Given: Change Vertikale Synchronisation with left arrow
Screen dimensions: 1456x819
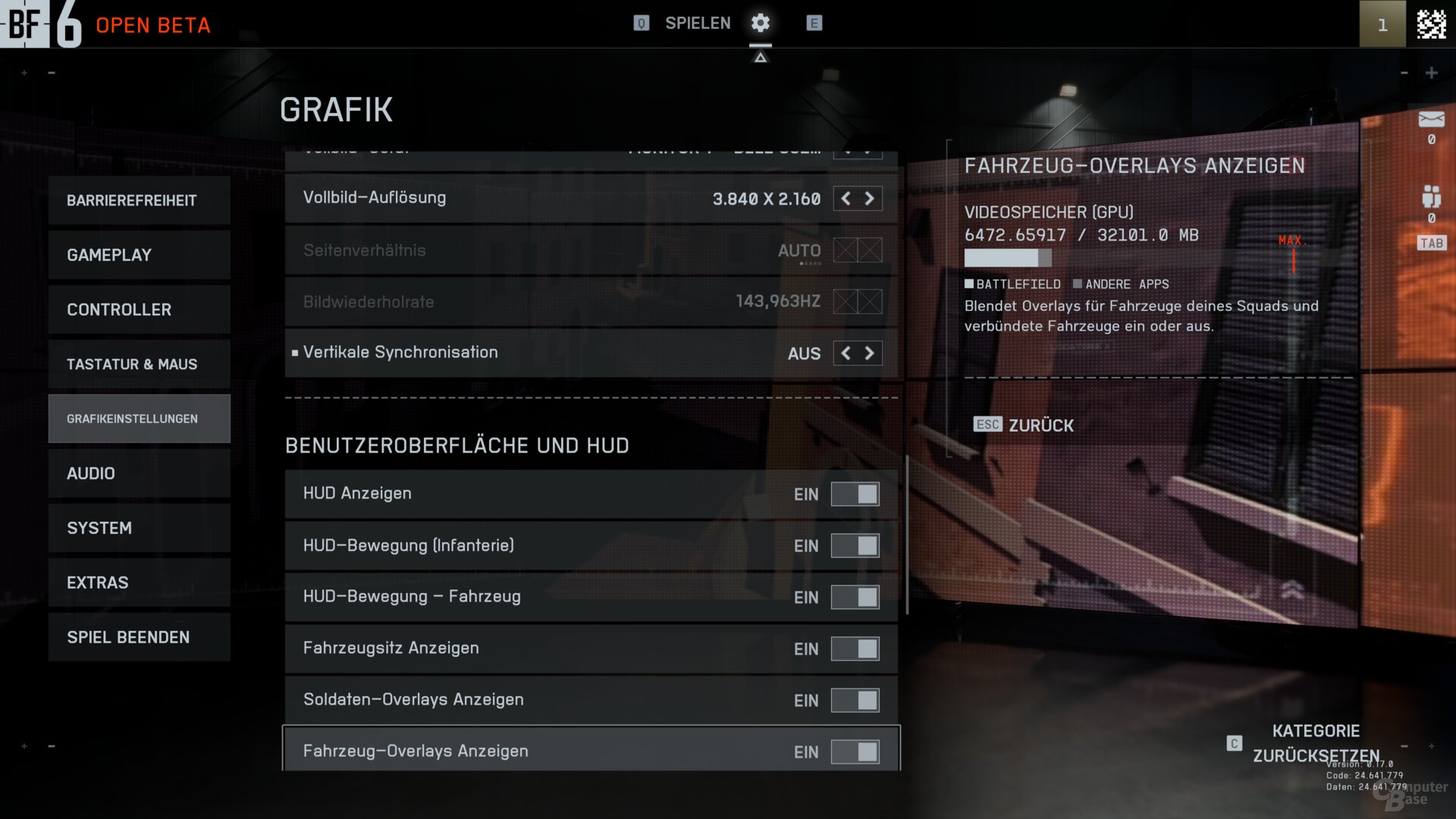Looking at the screenshot, I should 846,353.
